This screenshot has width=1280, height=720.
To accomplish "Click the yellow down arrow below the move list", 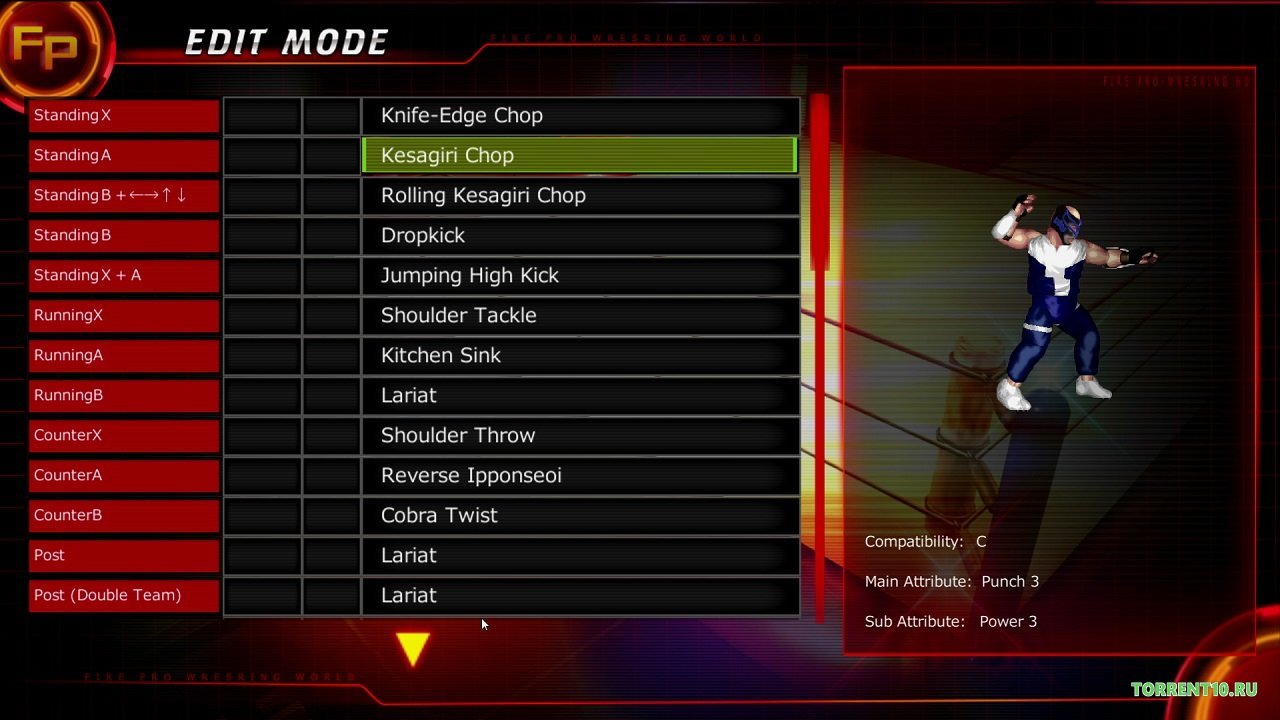I will coord(412,648).
